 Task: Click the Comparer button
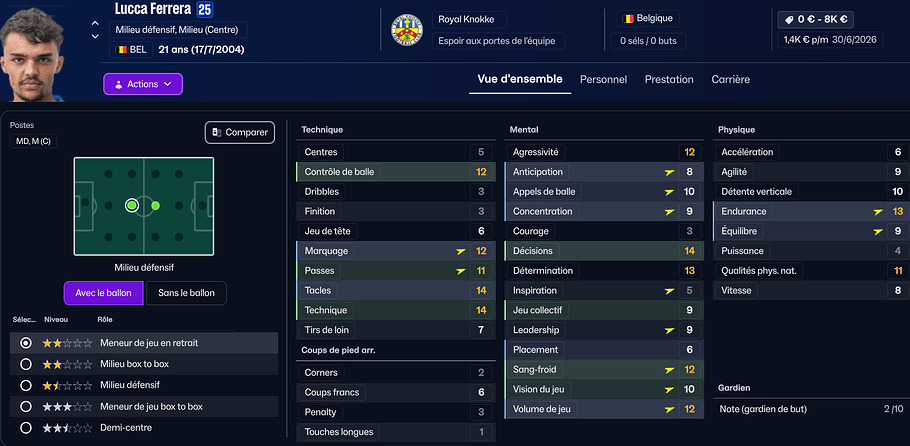(x=240, y=132)
